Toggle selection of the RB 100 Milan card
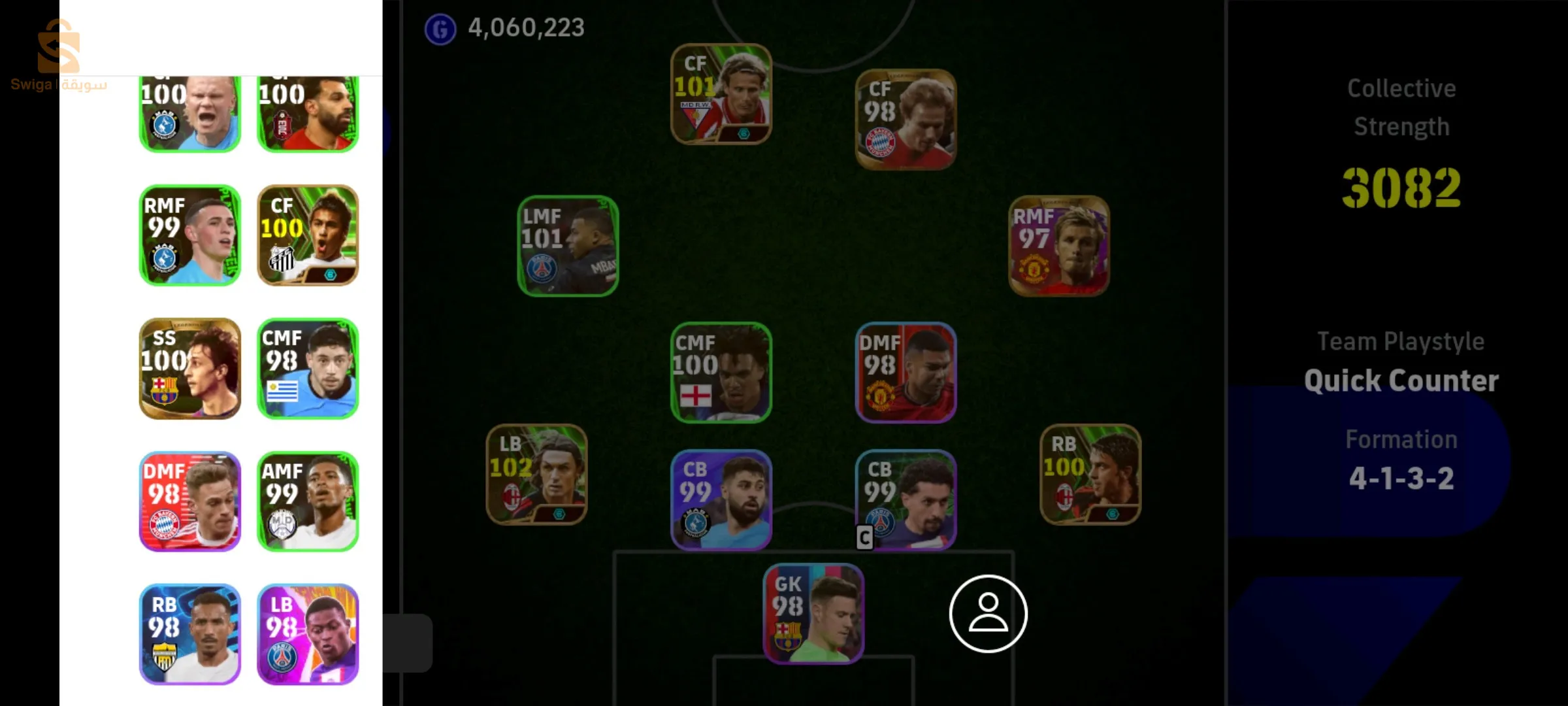1568x706 pixels. click(x=1090, y=477)
